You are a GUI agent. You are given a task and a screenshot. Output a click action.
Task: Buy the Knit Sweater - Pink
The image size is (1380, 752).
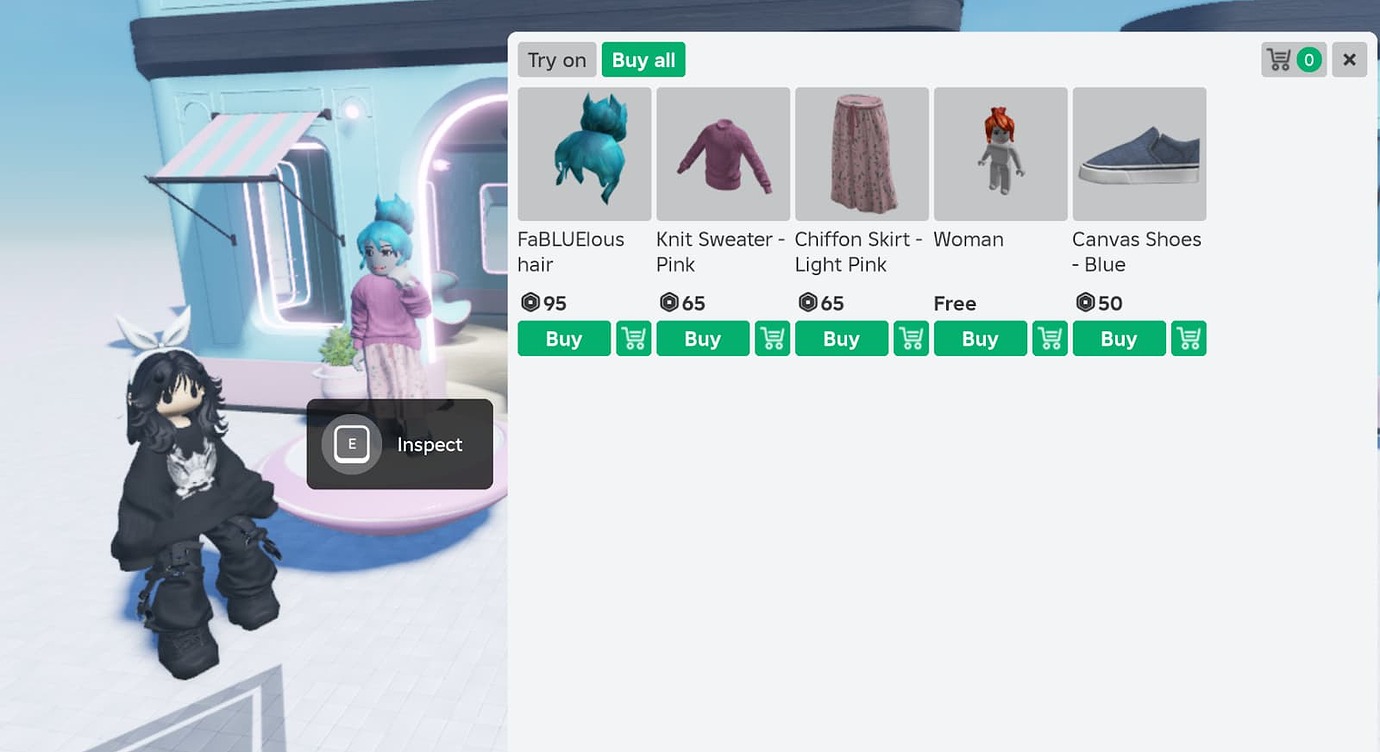pyautogui.click(x=702, y=338)
